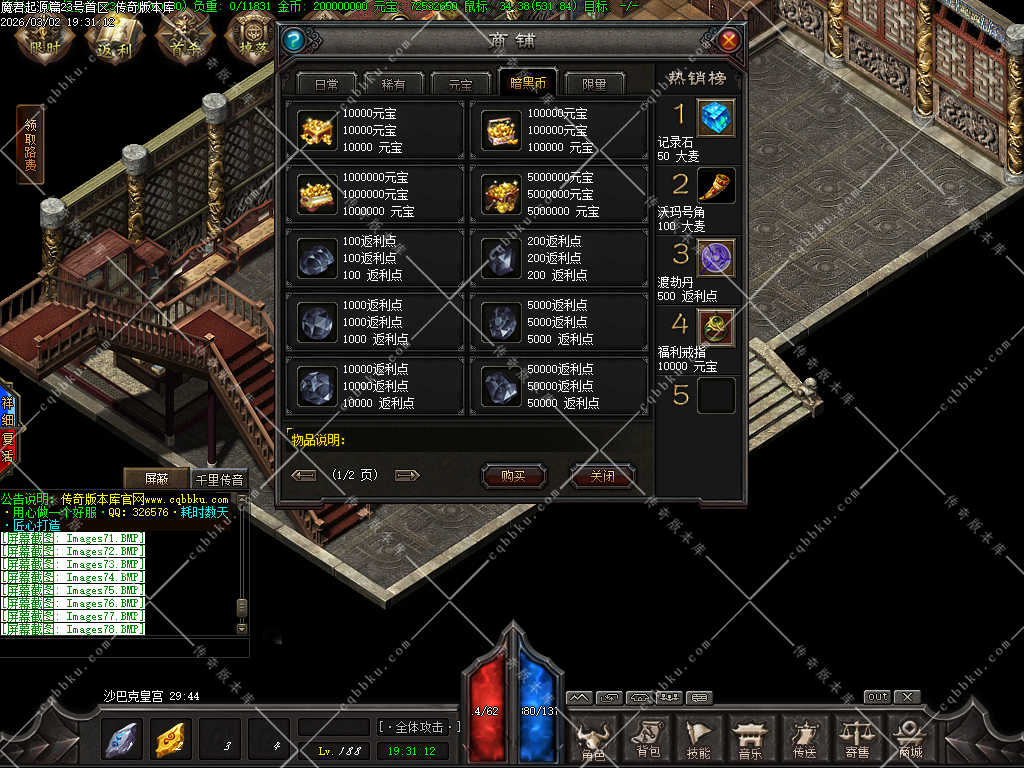
Task: Select the 福利戒指 ring in hot-sellers
Action: pos(716,327)
